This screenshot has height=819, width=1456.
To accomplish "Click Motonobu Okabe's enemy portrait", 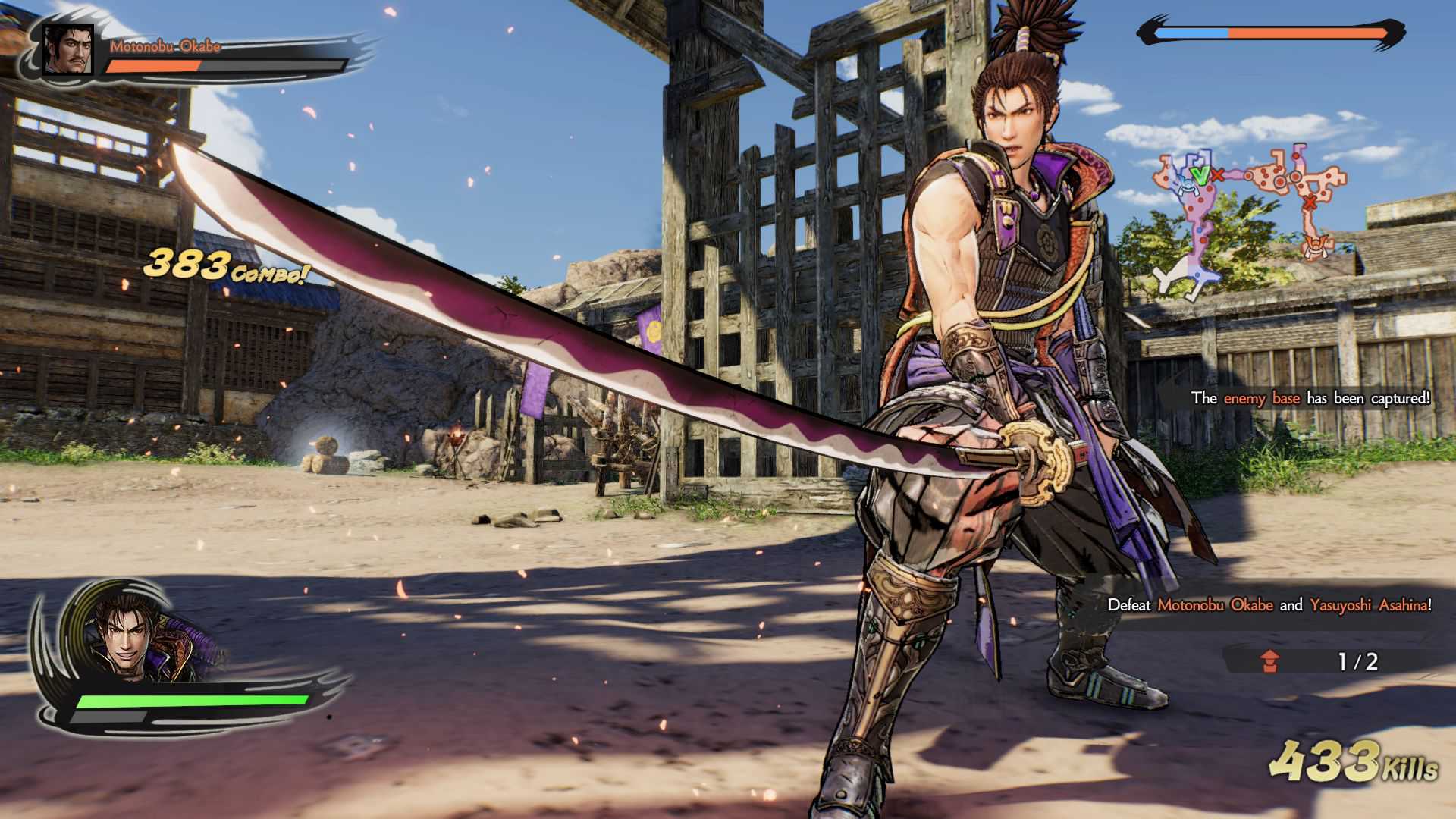I will 67,50.
